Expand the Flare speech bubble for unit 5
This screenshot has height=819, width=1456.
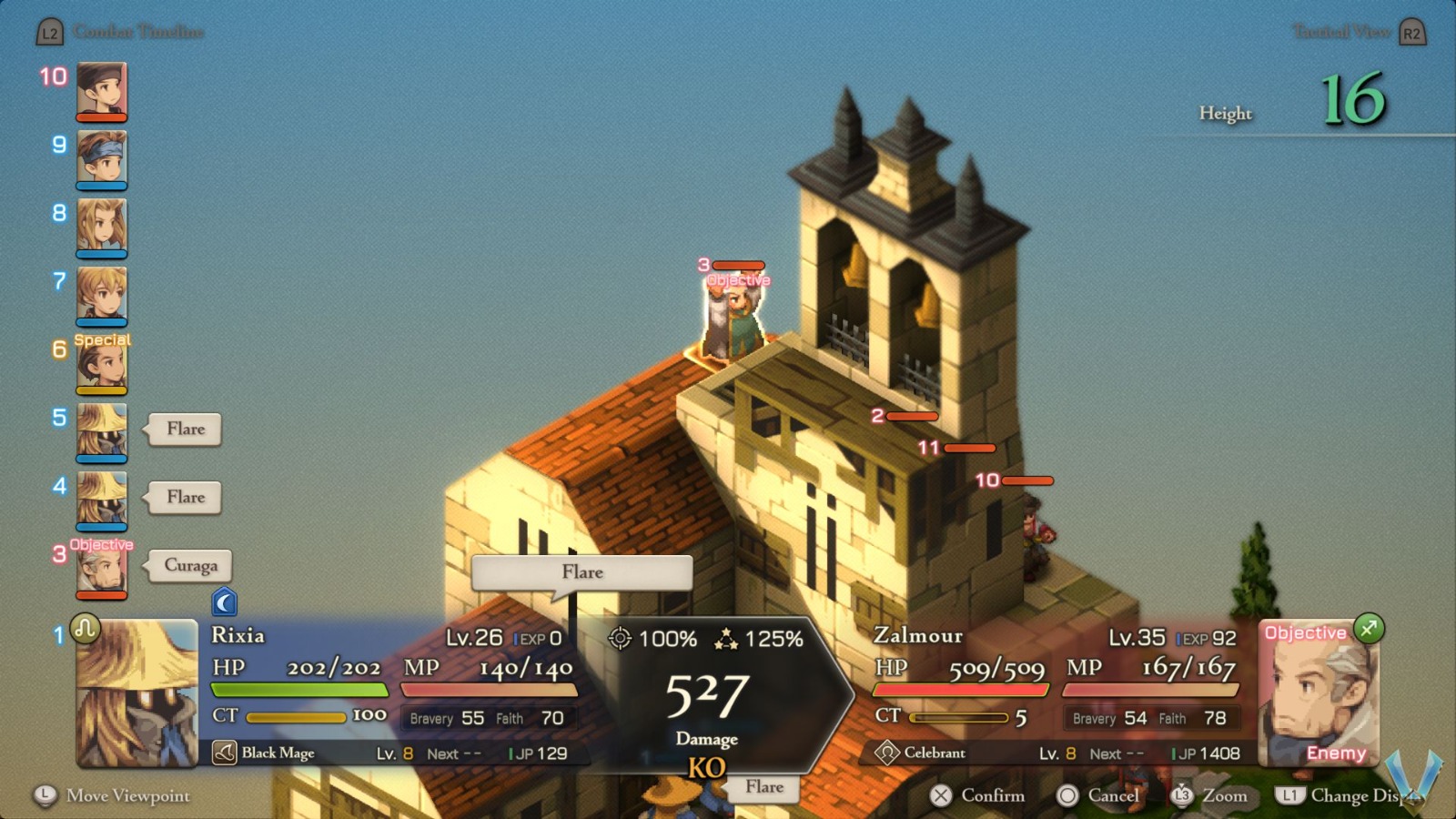pos(183,429)
